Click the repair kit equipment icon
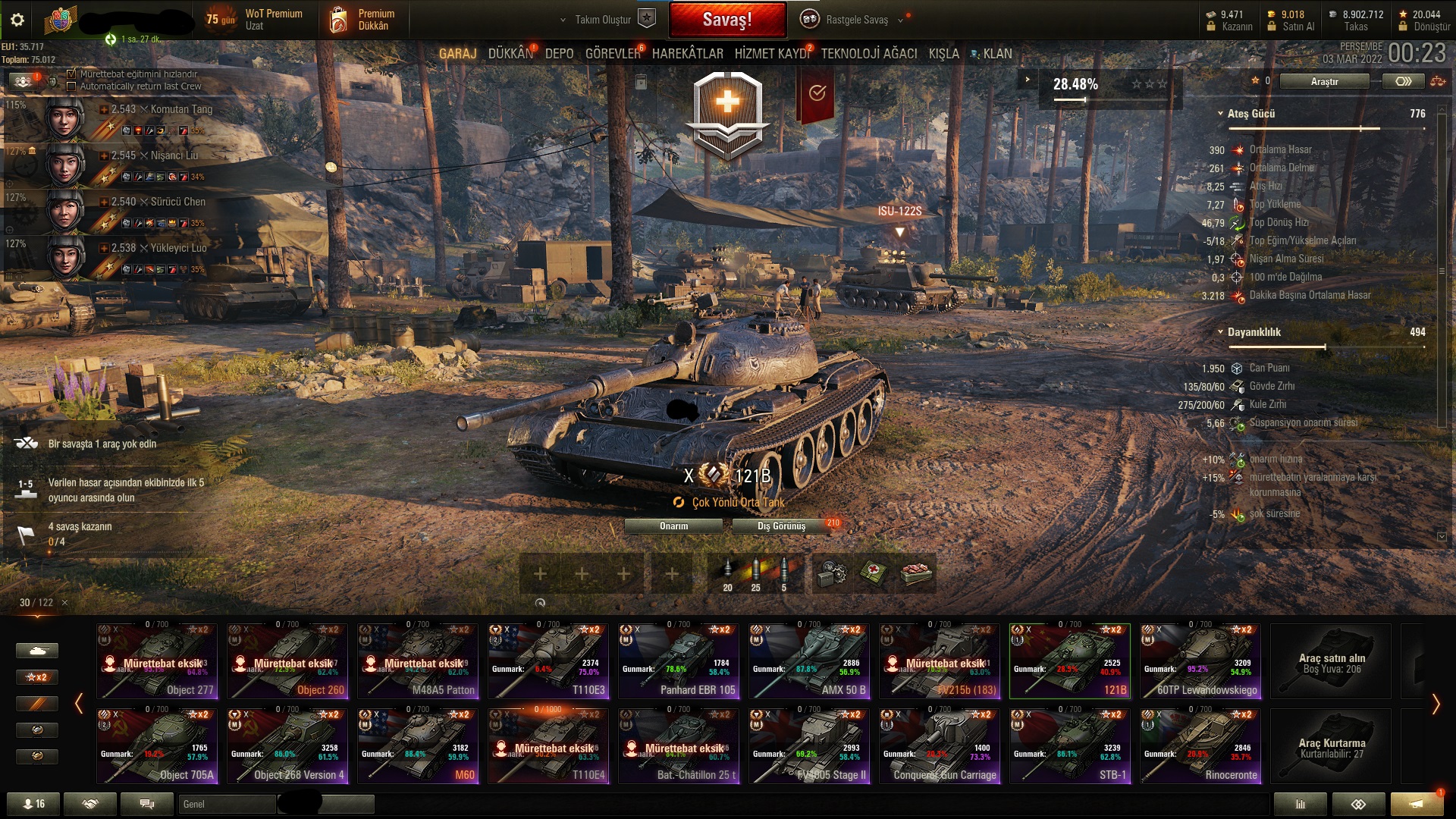The width and height of the screenshot is (1456, 819). (830, 574)
